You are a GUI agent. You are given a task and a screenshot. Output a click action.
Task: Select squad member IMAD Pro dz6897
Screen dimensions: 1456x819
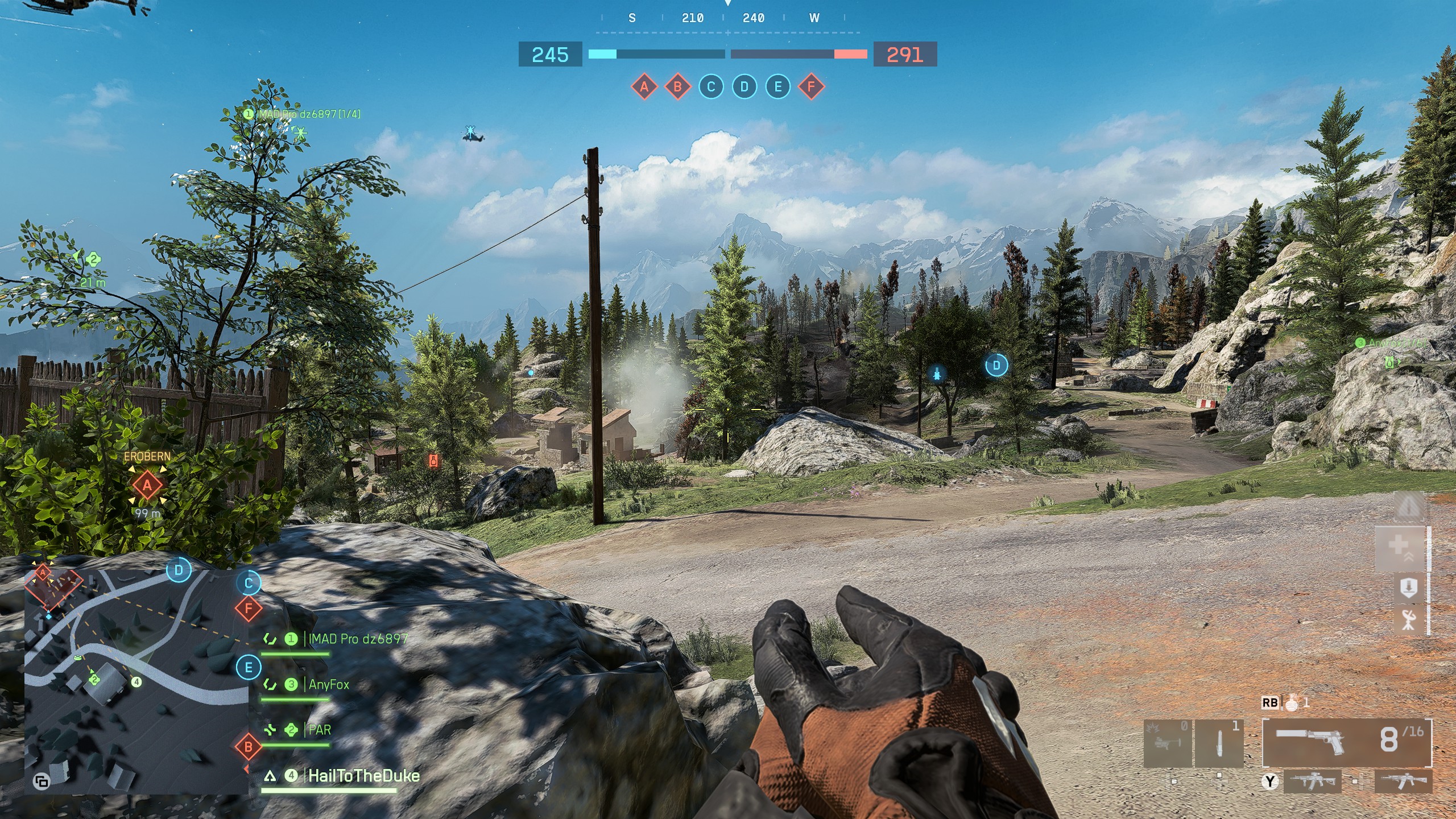click(x=358, y=639)
